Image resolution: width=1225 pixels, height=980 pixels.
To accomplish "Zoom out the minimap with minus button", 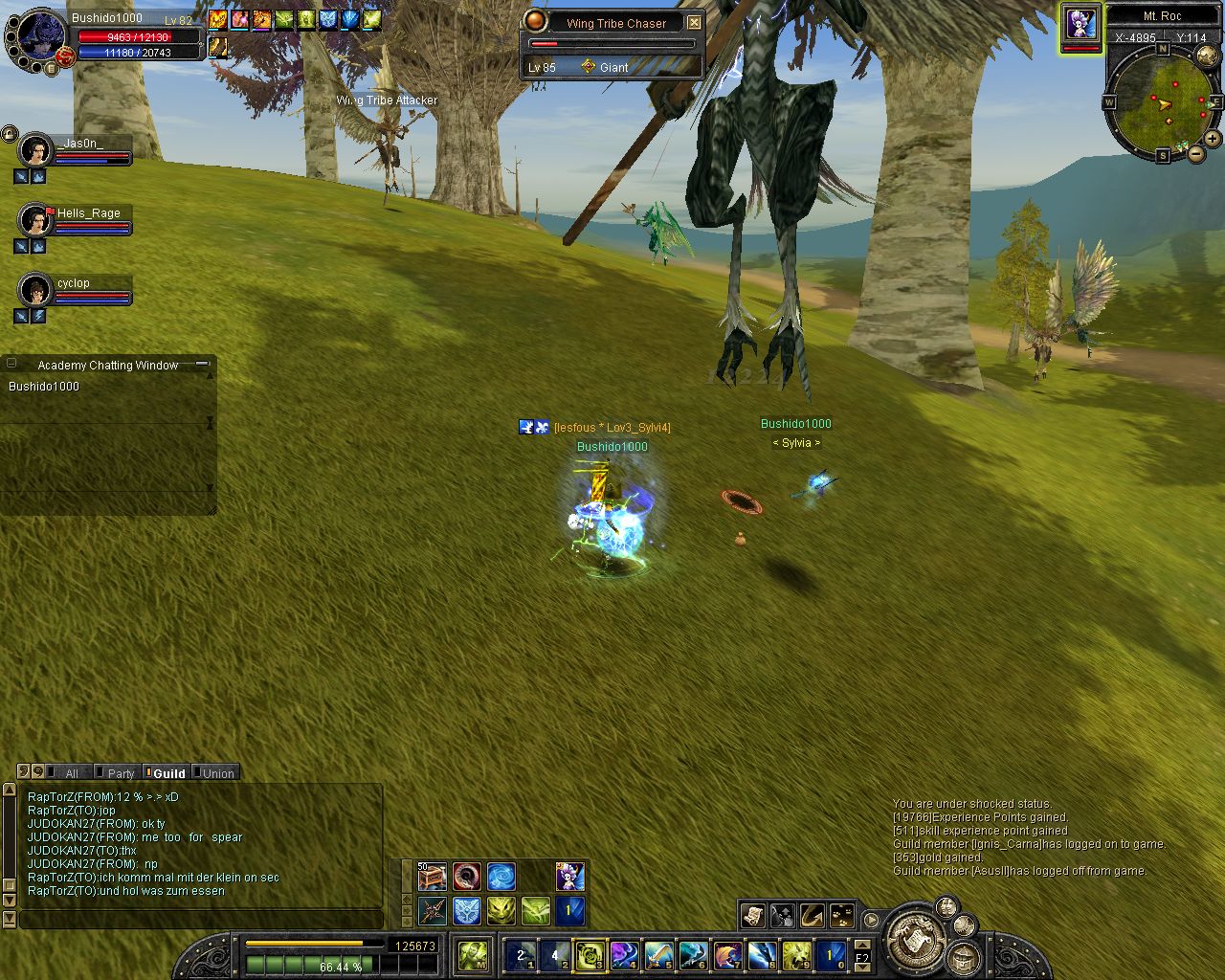I will click(x=1194, y=151).
